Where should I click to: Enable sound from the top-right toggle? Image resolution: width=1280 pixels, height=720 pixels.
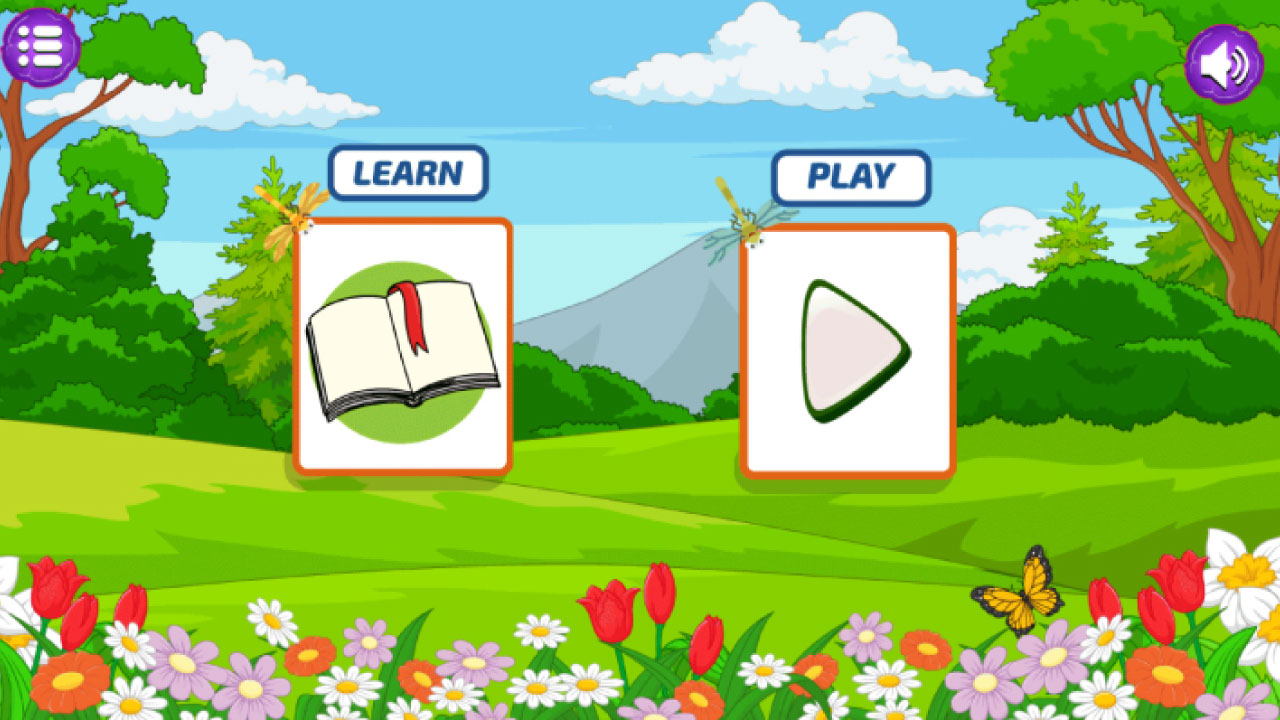click(x=1222, y=63)
